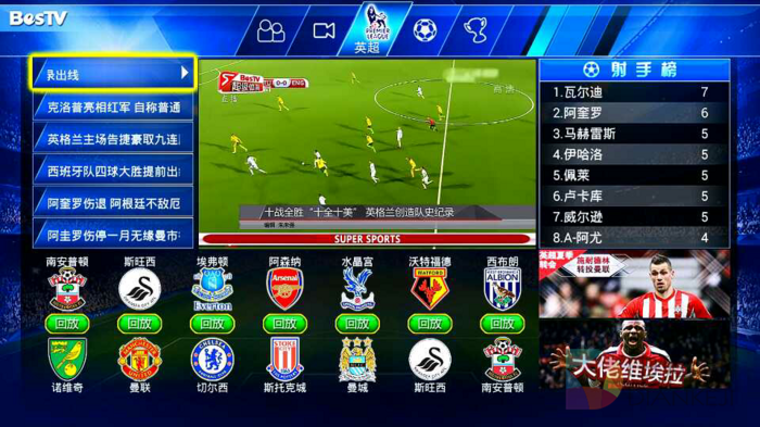Viewport: 760px width, 427px height.
Task: Open the video camera tab
Action: tap(323, 30)
